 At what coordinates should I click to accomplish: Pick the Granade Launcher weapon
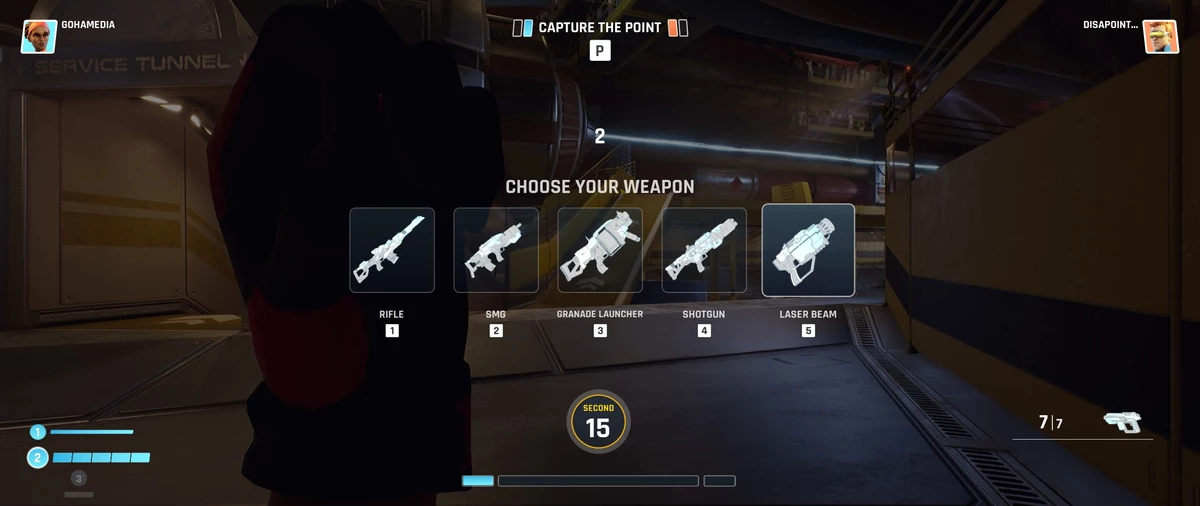coord(600,250)
